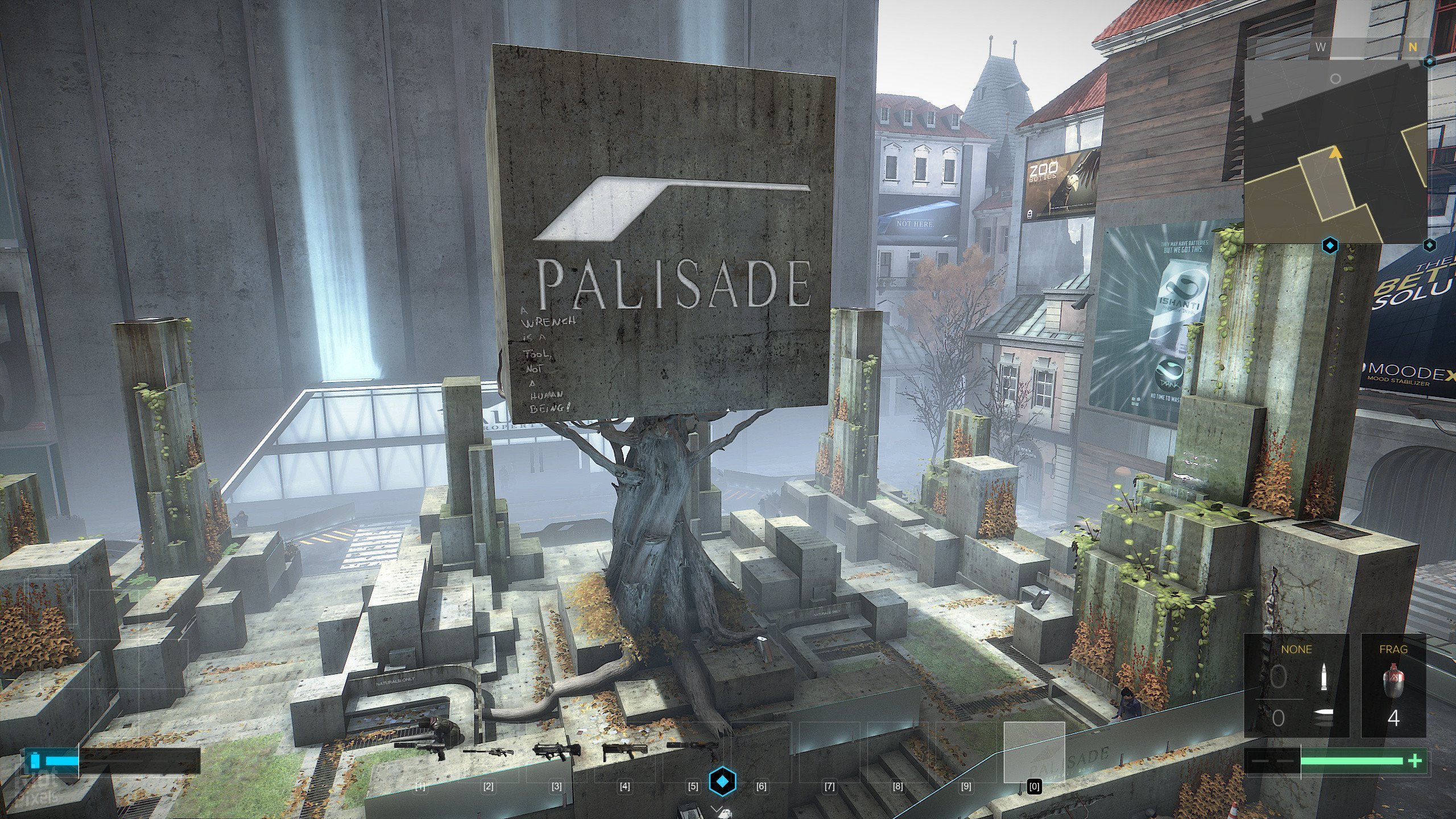Click the objective marker at the minimap's top-right corner
The image size is (1456, 819).
[x=1429, y=61]
